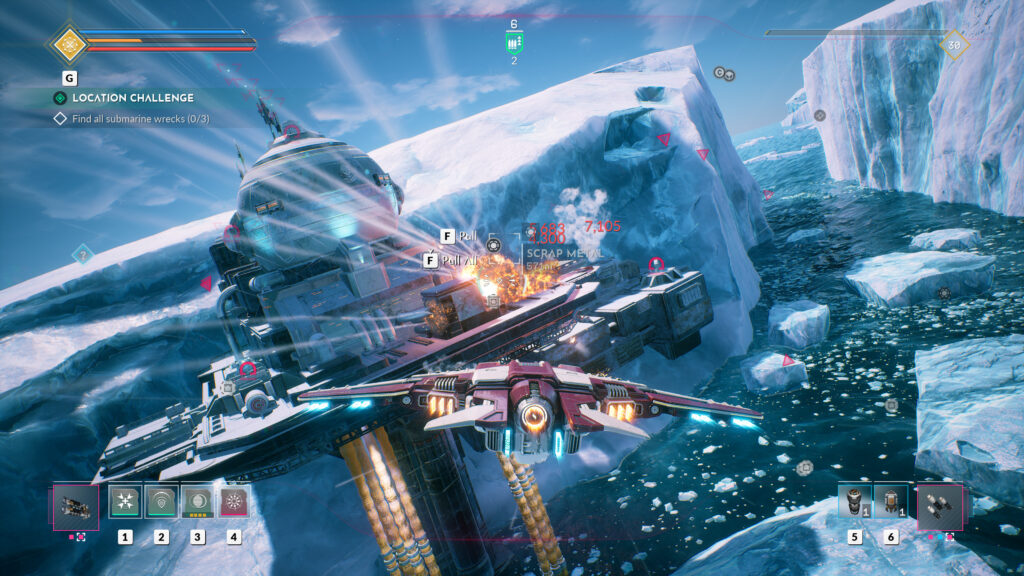The height and width of the screenshot is (576, 1024).
Task: Use the orange device consumable slot
Action: pyautogui.click(x=890, y=500)
